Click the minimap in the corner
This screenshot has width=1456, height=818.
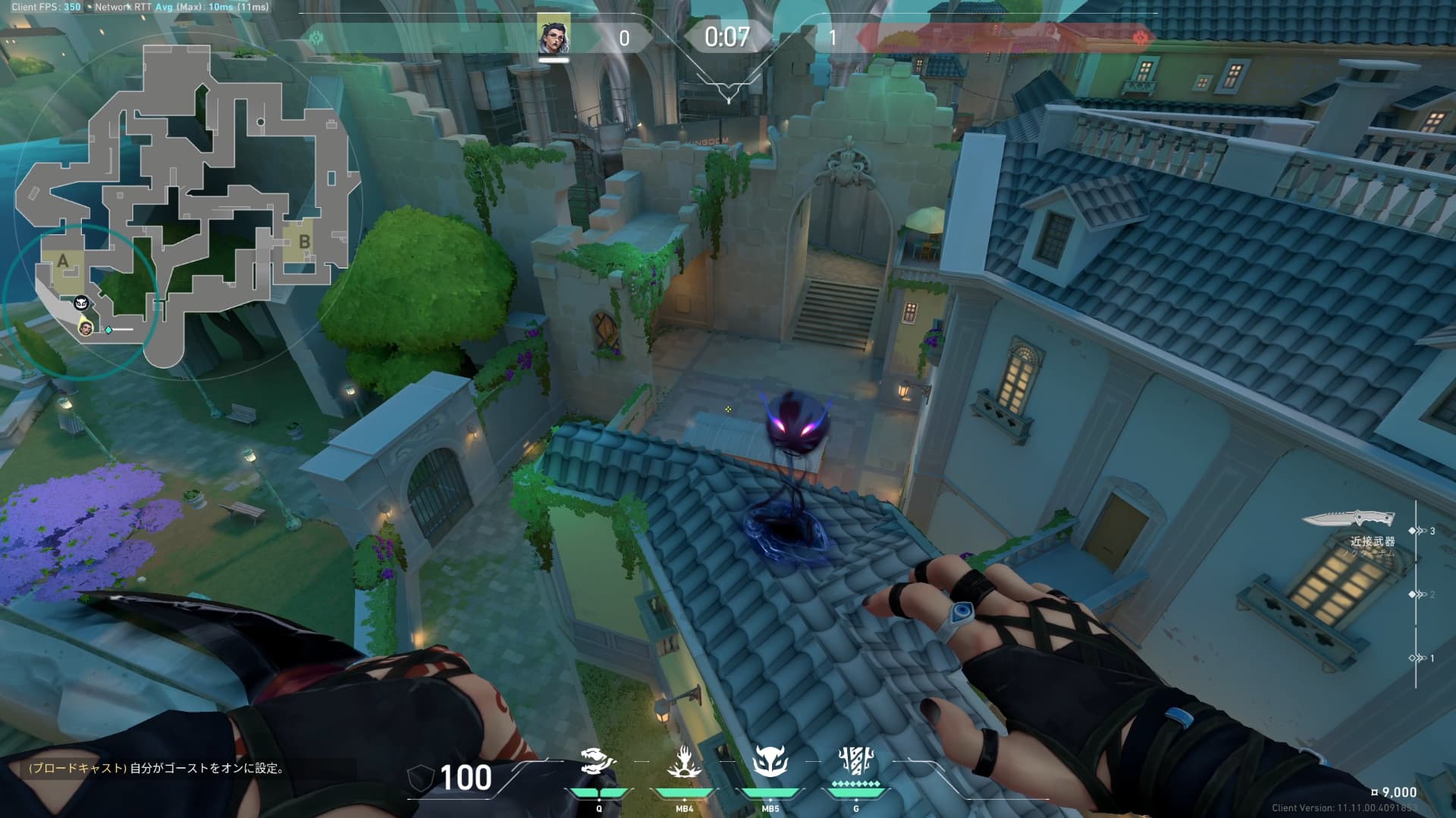point(182,205)
